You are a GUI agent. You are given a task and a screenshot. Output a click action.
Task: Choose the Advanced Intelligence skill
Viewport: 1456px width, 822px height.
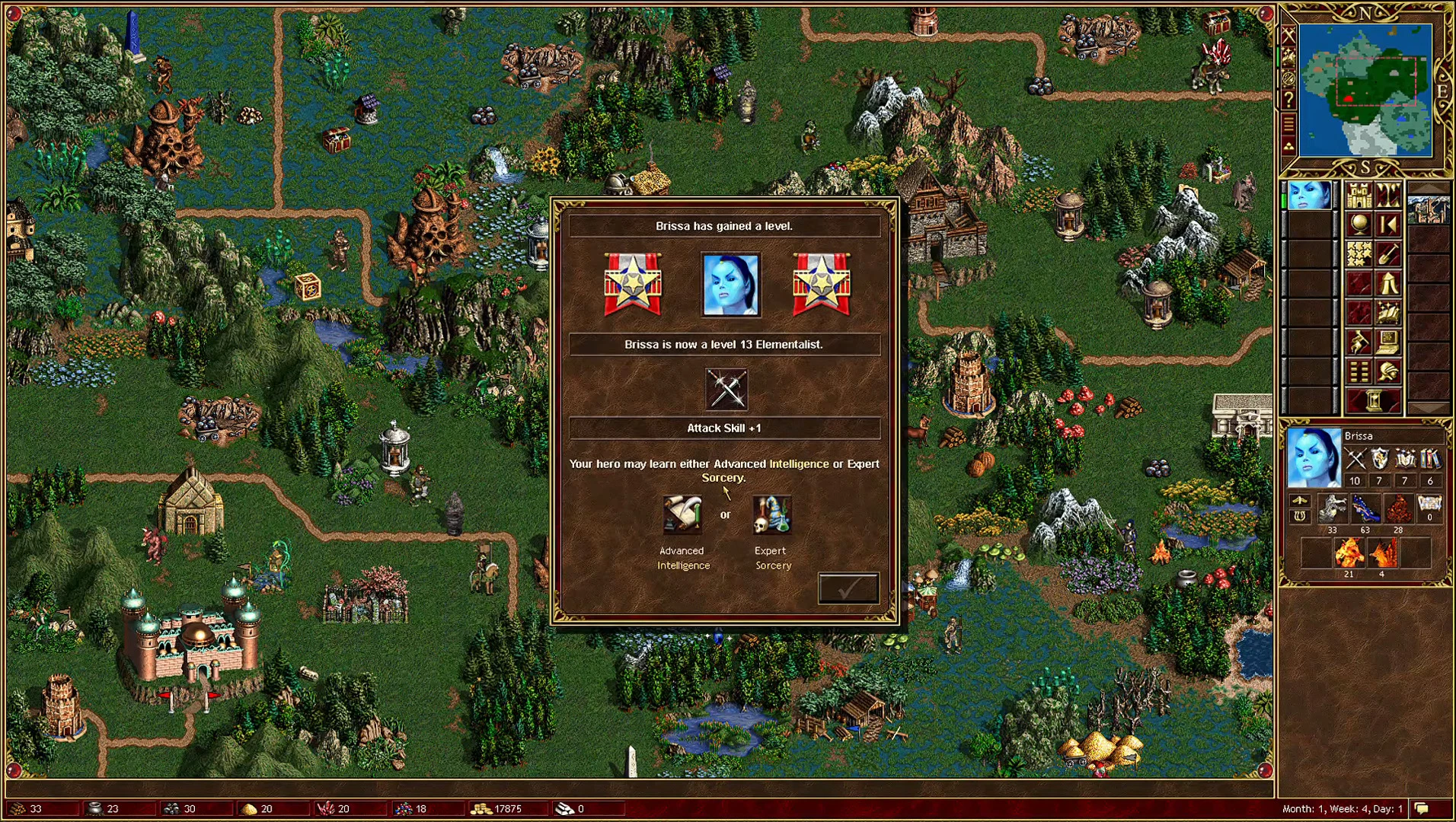pos(682,514)
